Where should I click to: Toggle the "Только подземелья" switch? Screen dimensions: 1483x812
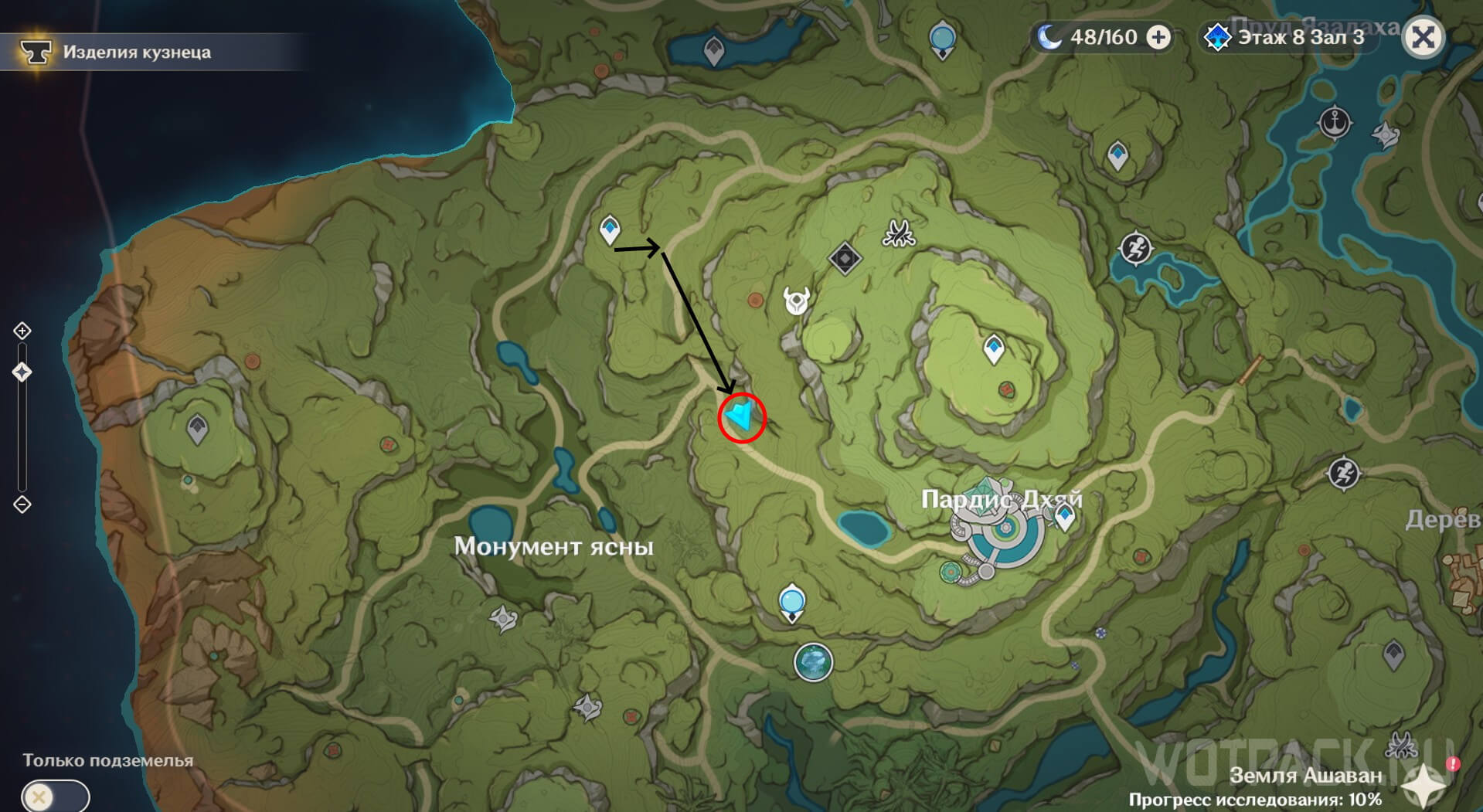[x=55, y=796]
